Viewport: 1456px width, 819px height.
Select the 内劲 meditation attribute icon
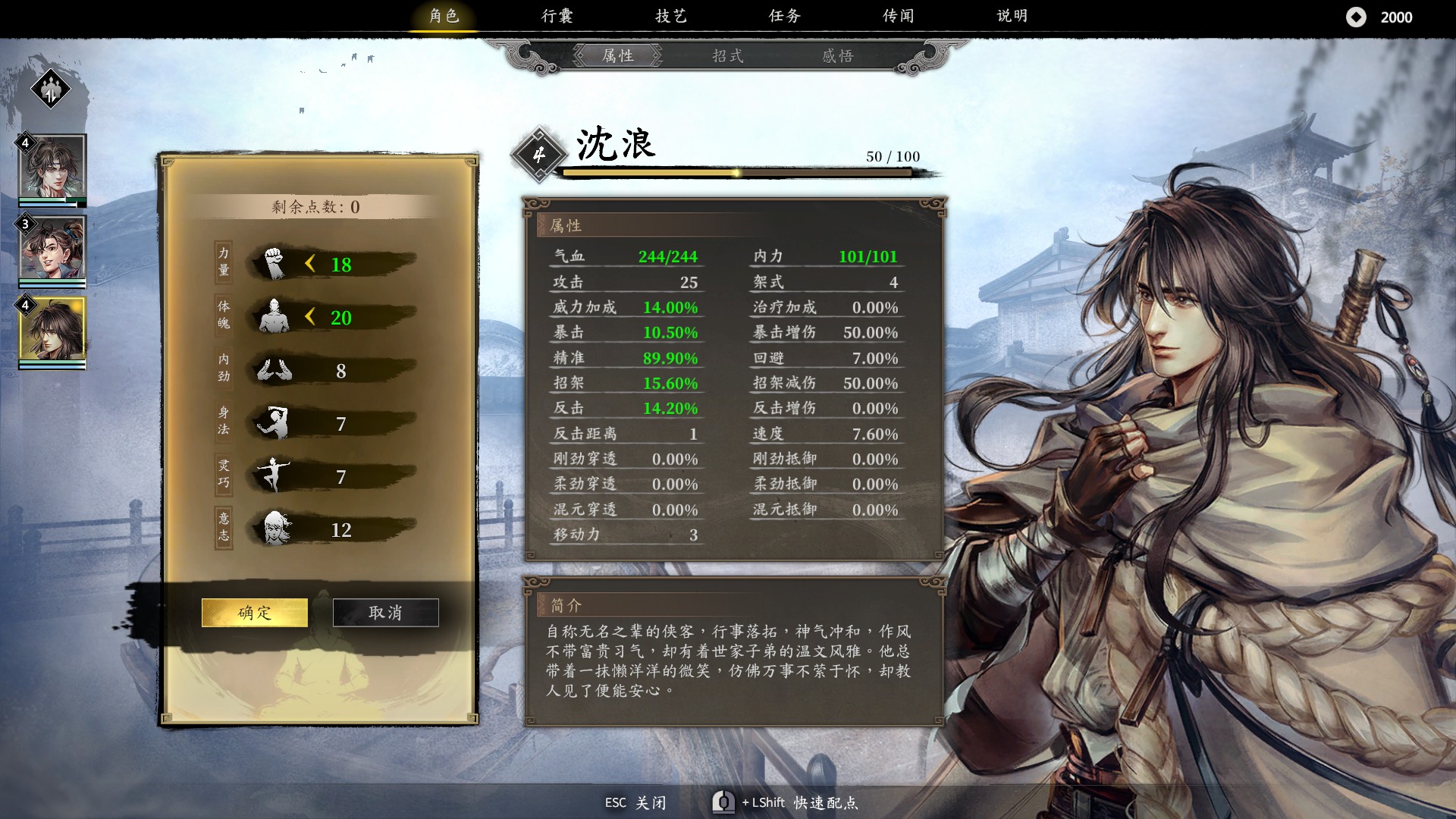click(275, 370)
